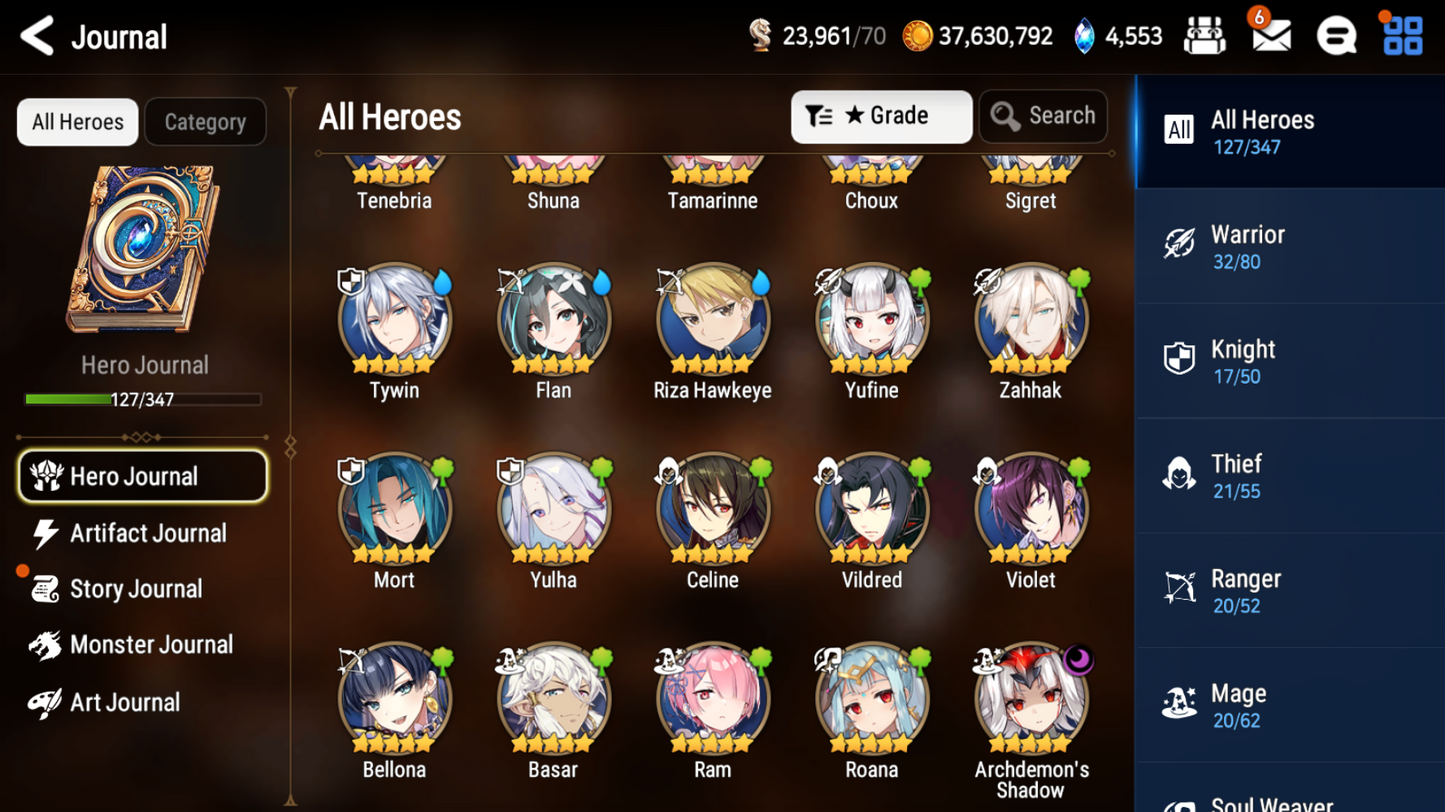Show only Ranger heroes
Image resolution: width=1445 pixels, height=812 pixels.
tap(1289, 591)
